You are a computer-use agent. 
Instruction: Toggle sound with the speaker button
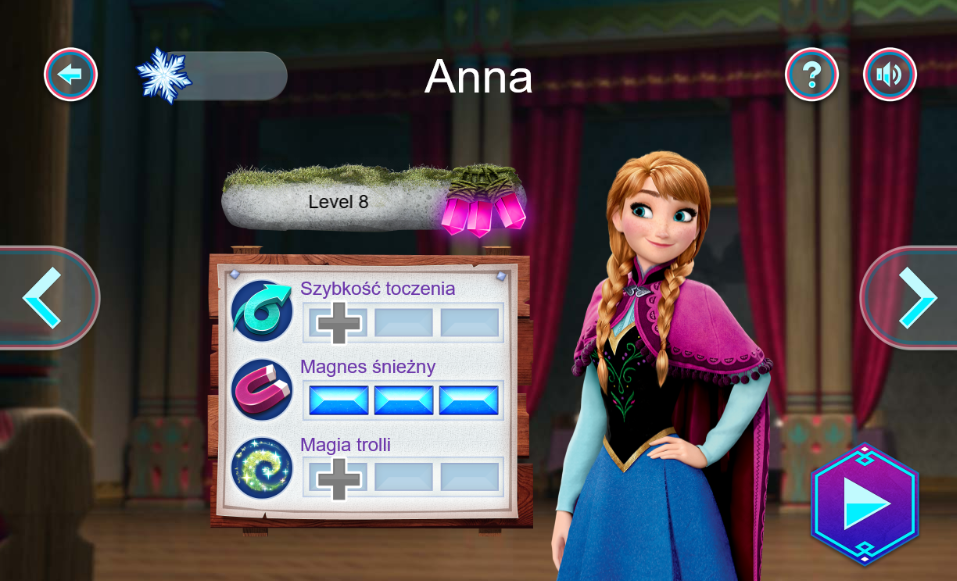[889, 74]
